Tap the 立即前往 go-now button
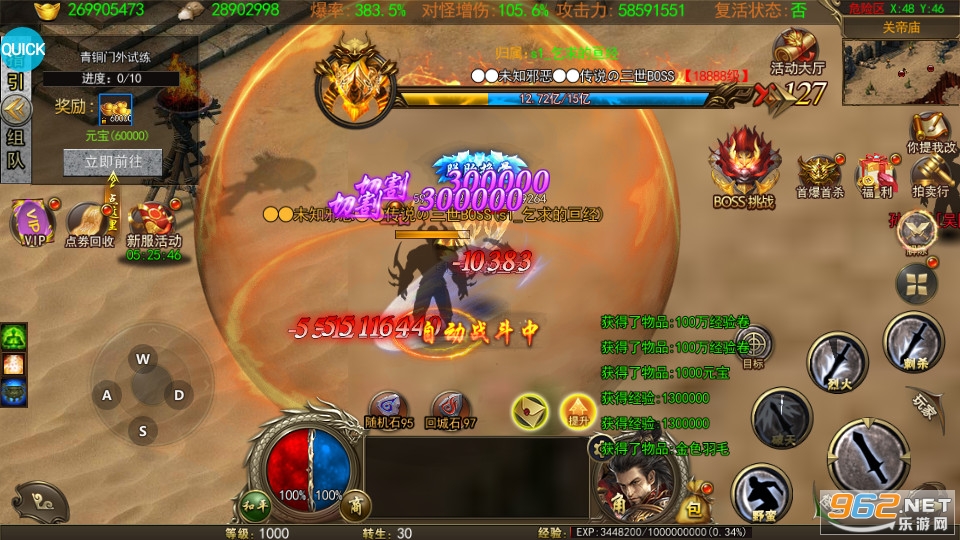 (112, 161)
